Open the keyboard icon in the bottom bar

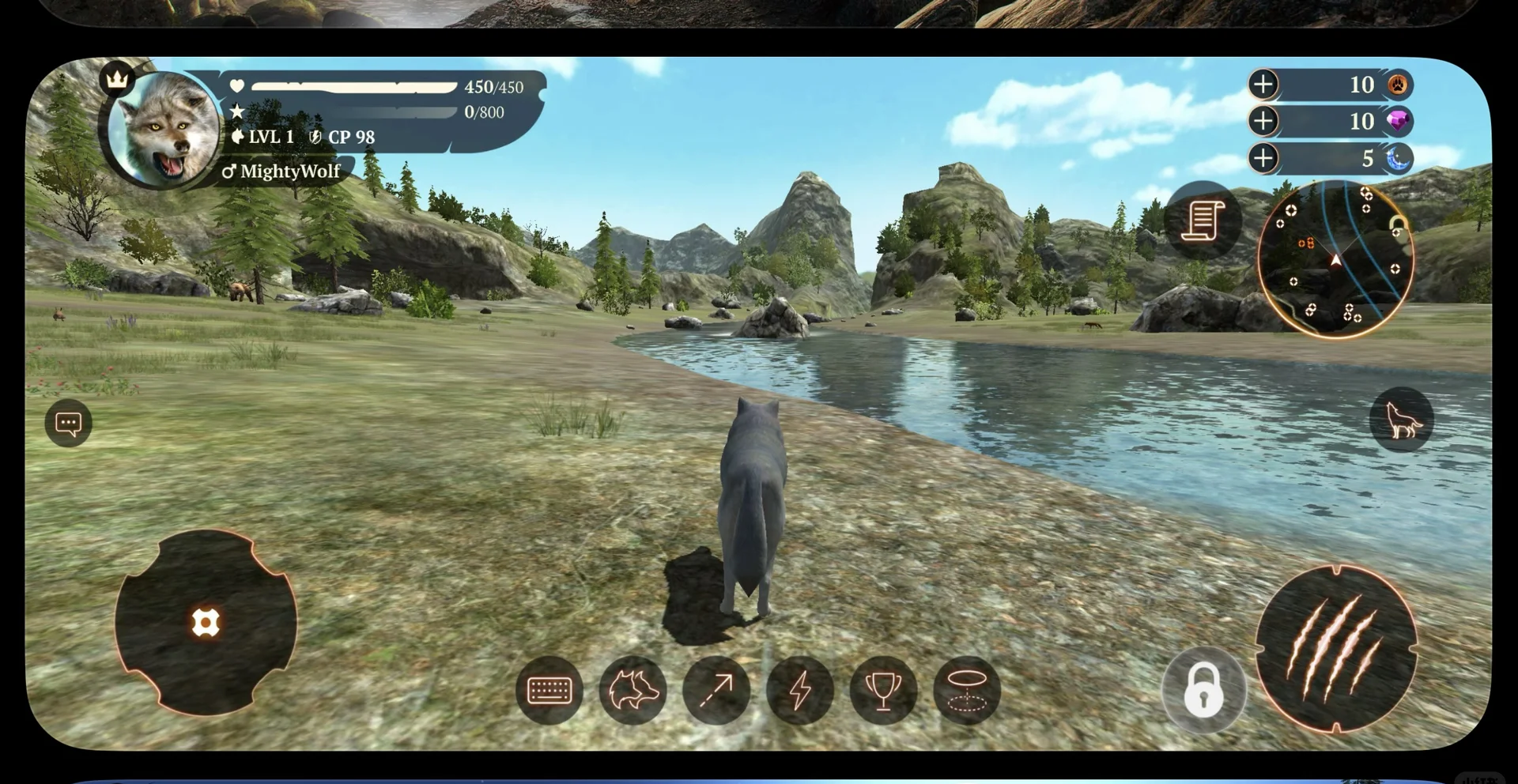(549, 690)
